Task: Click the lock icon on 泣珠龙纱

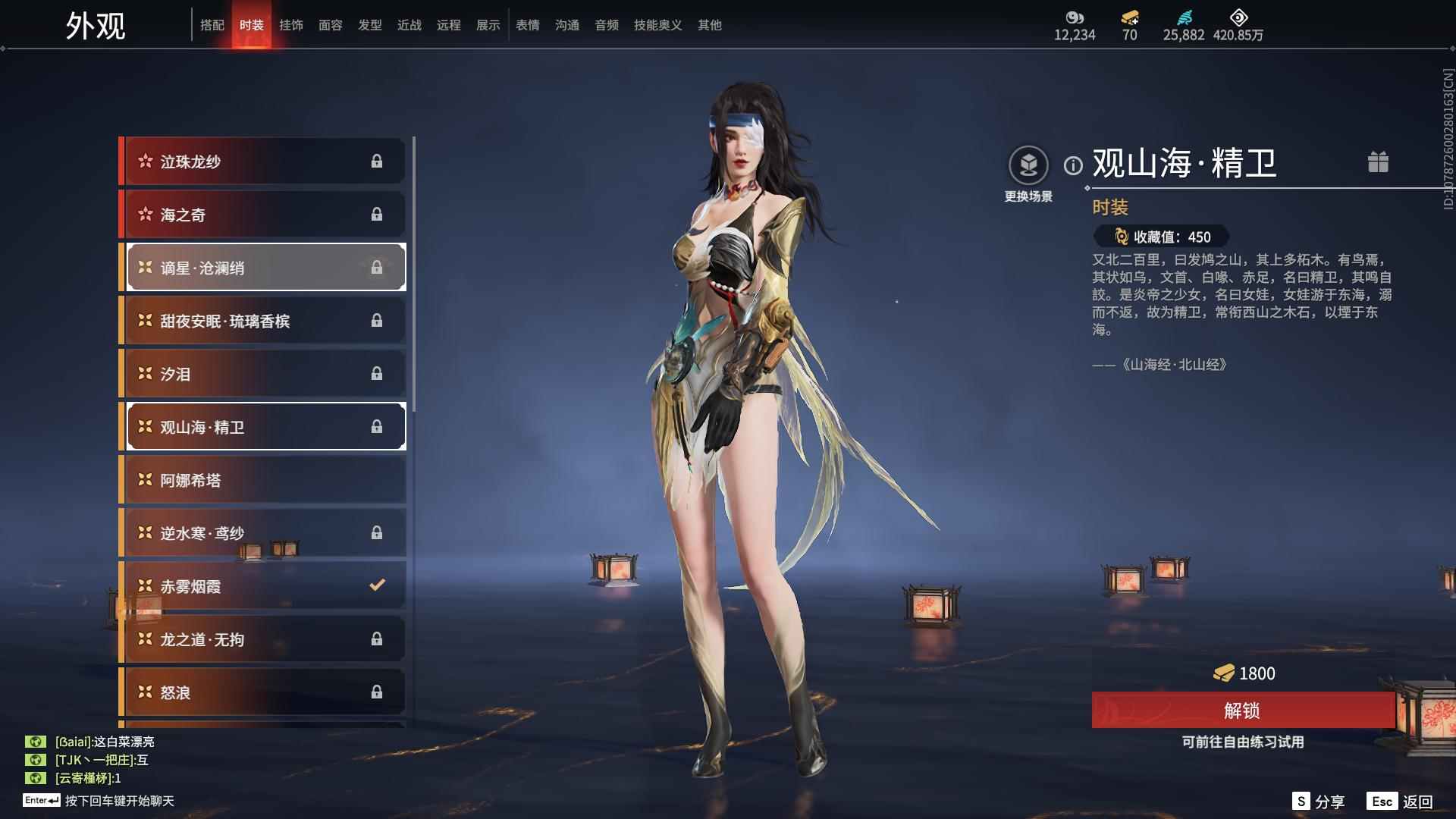Action: (377, 161)
